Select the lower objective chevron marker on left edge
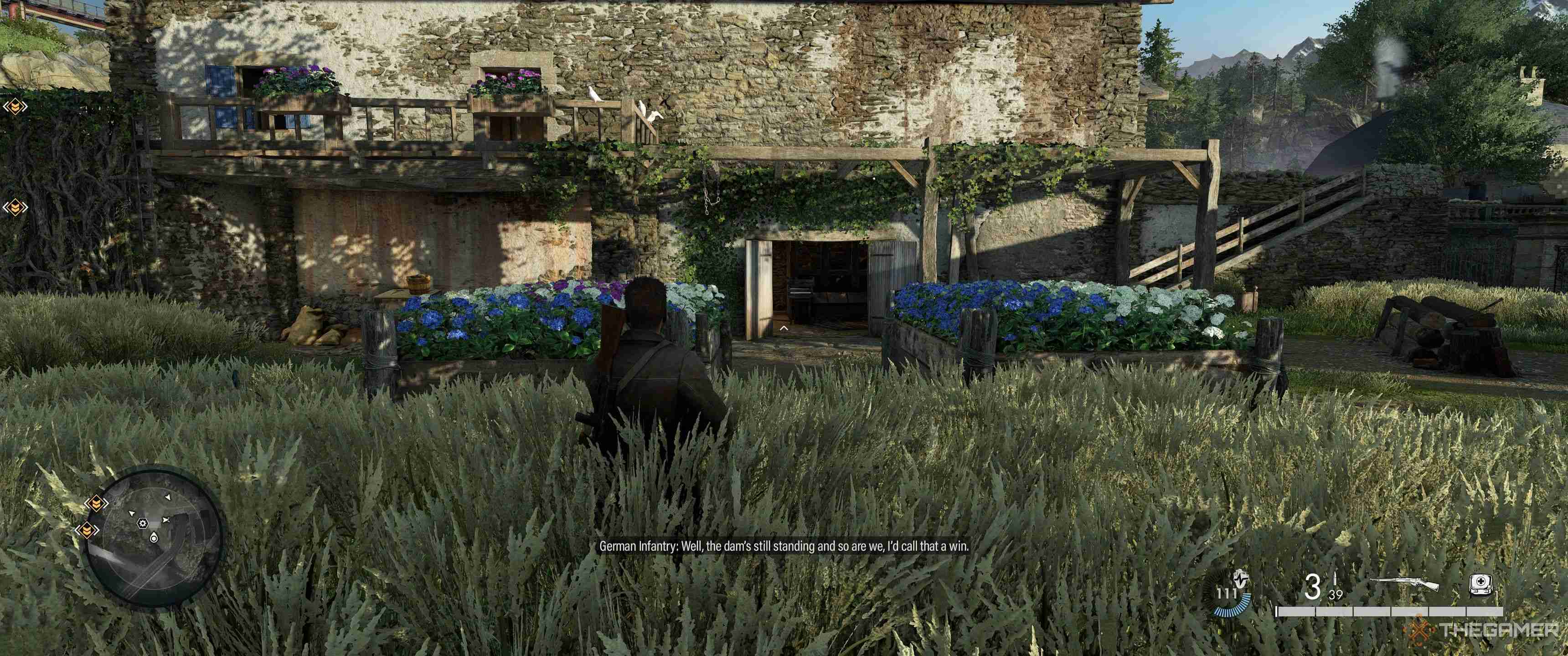Image resolution: width=1568 pixels, height=656 pixels. click(x=15, y=207)
